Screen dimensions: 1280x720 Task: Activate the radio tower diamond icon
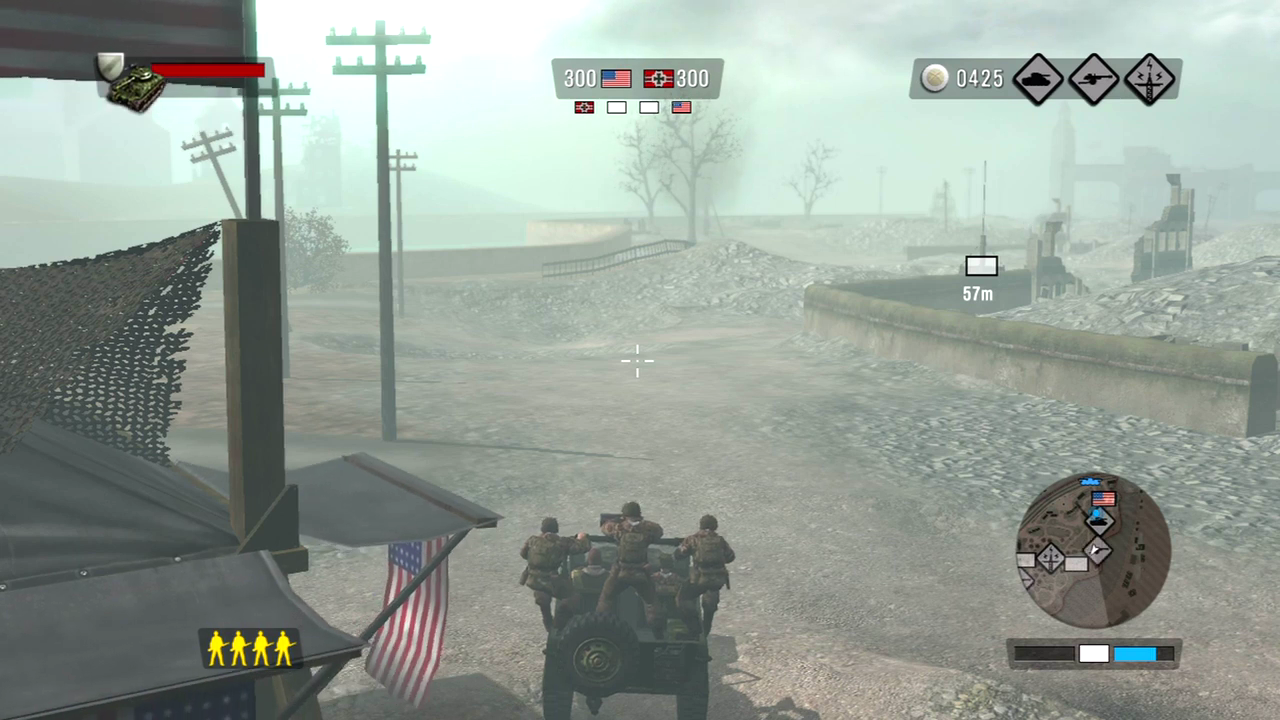pyautogui.click(x=1149, y=79)
